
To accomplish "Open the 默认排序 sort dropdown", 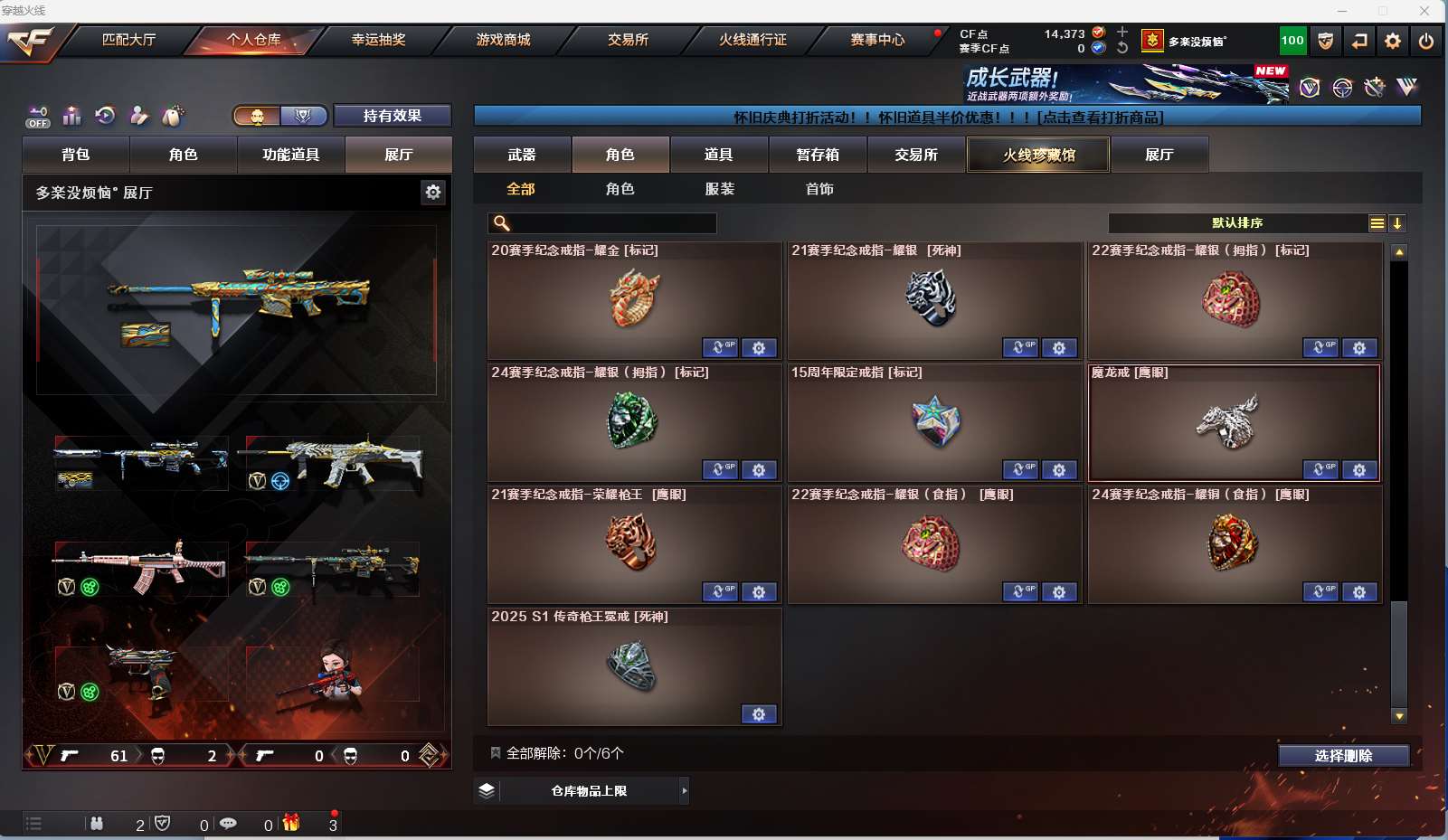I will [x=1237, y=223].
